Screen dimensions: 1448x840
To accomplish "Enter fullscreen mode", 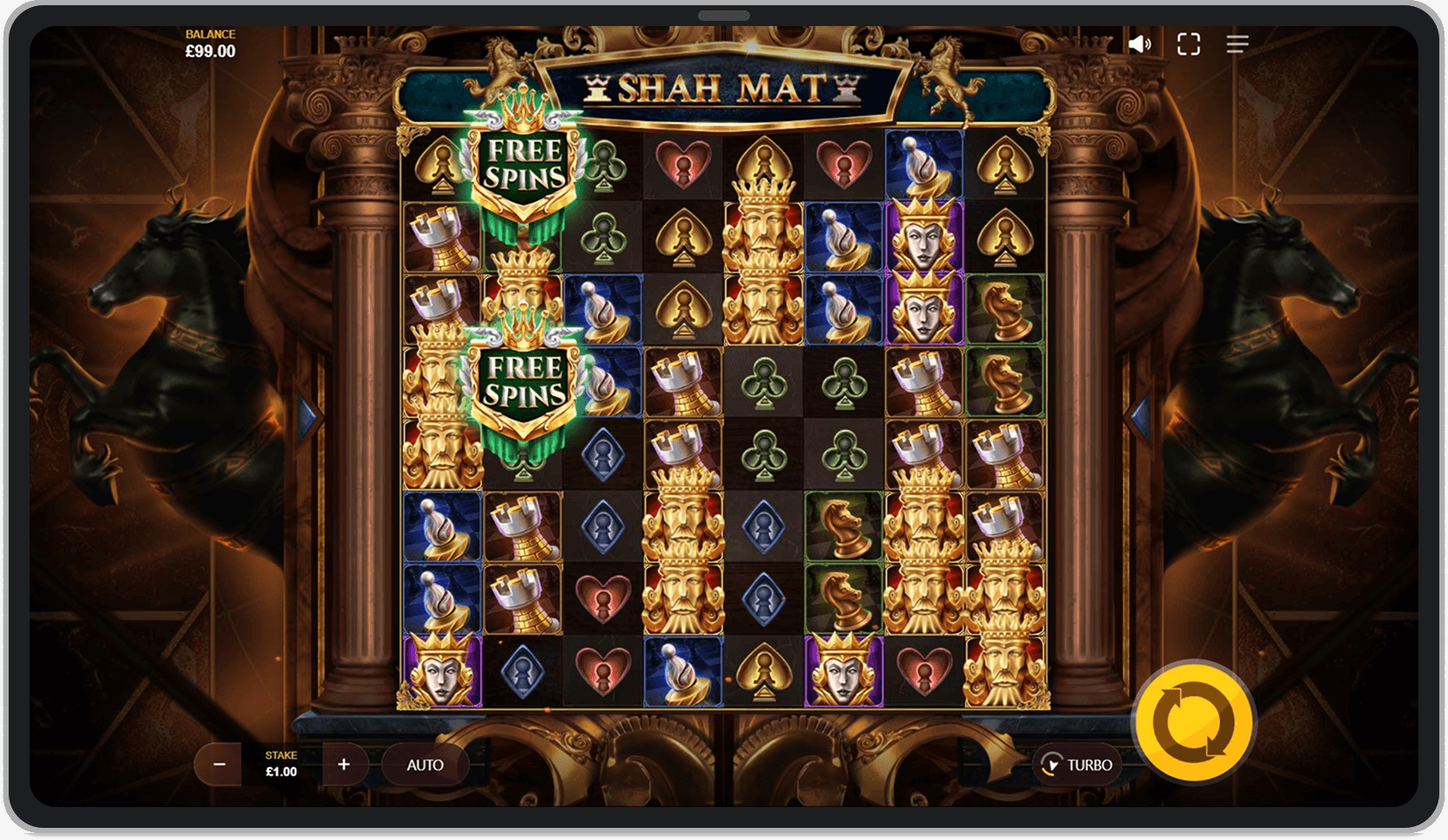I will 1188,43.
